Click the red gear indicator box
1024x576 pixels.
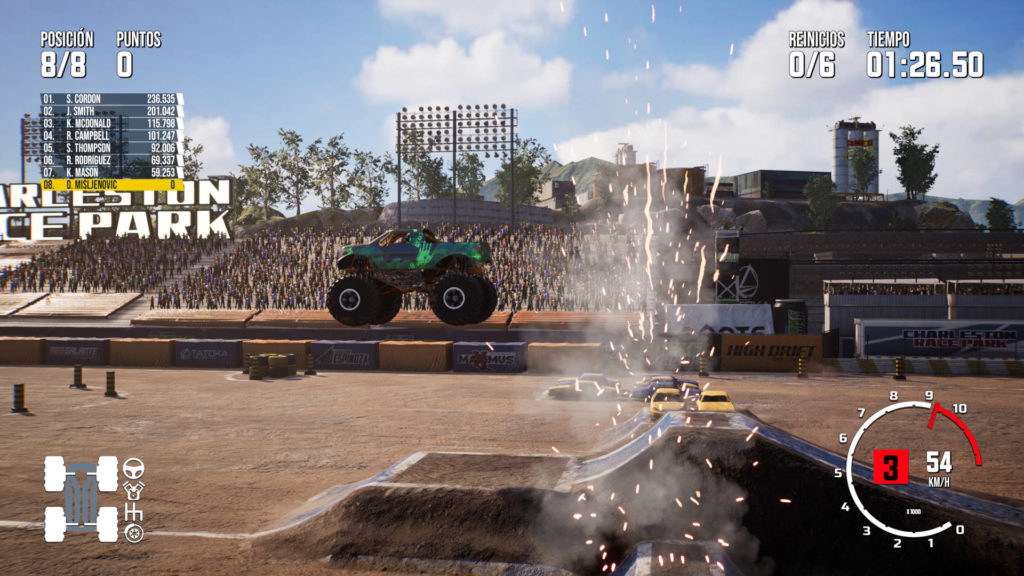coord(891,467)
